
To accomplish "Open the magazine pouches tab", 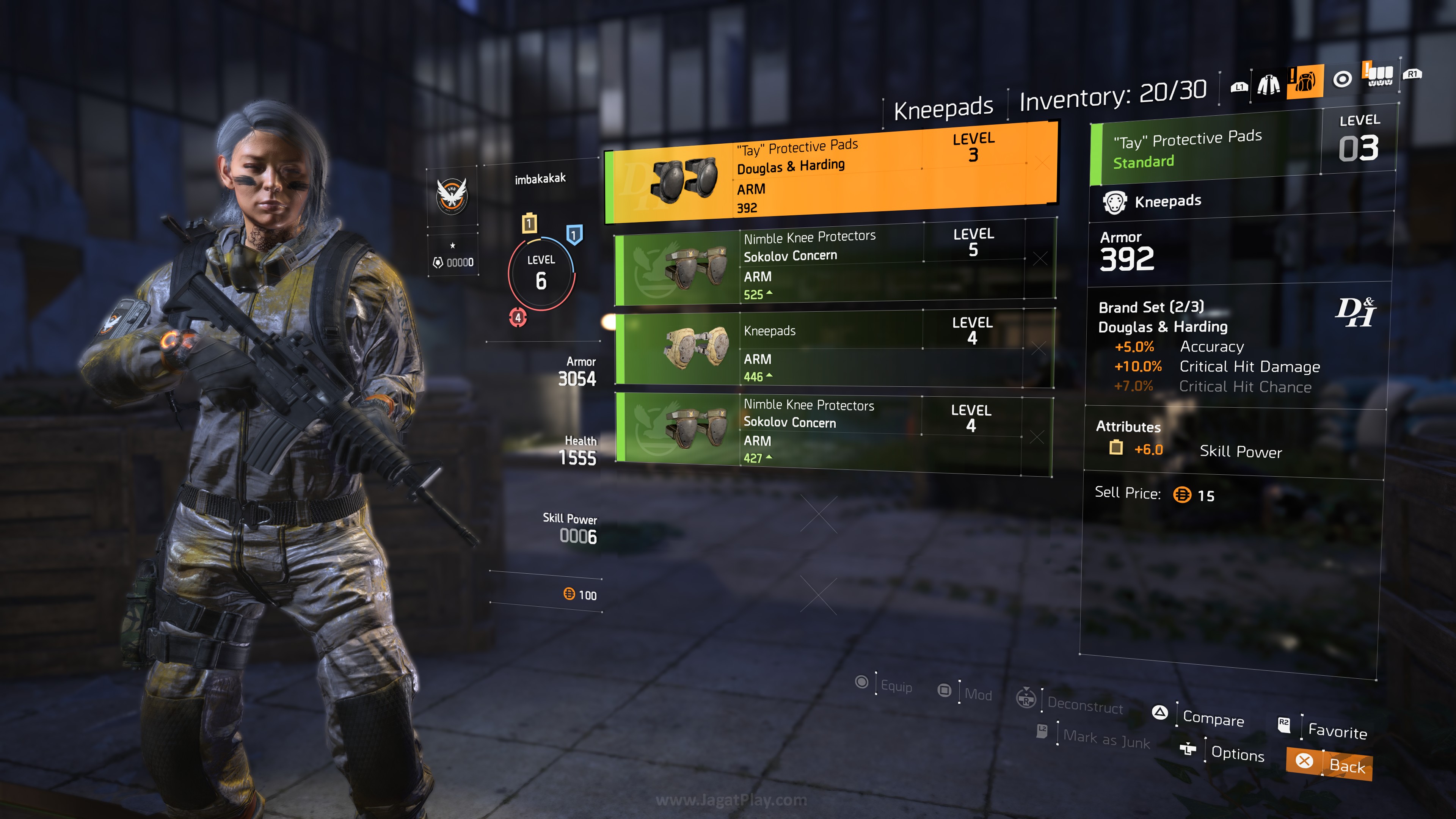I will tap(1379, 75).
